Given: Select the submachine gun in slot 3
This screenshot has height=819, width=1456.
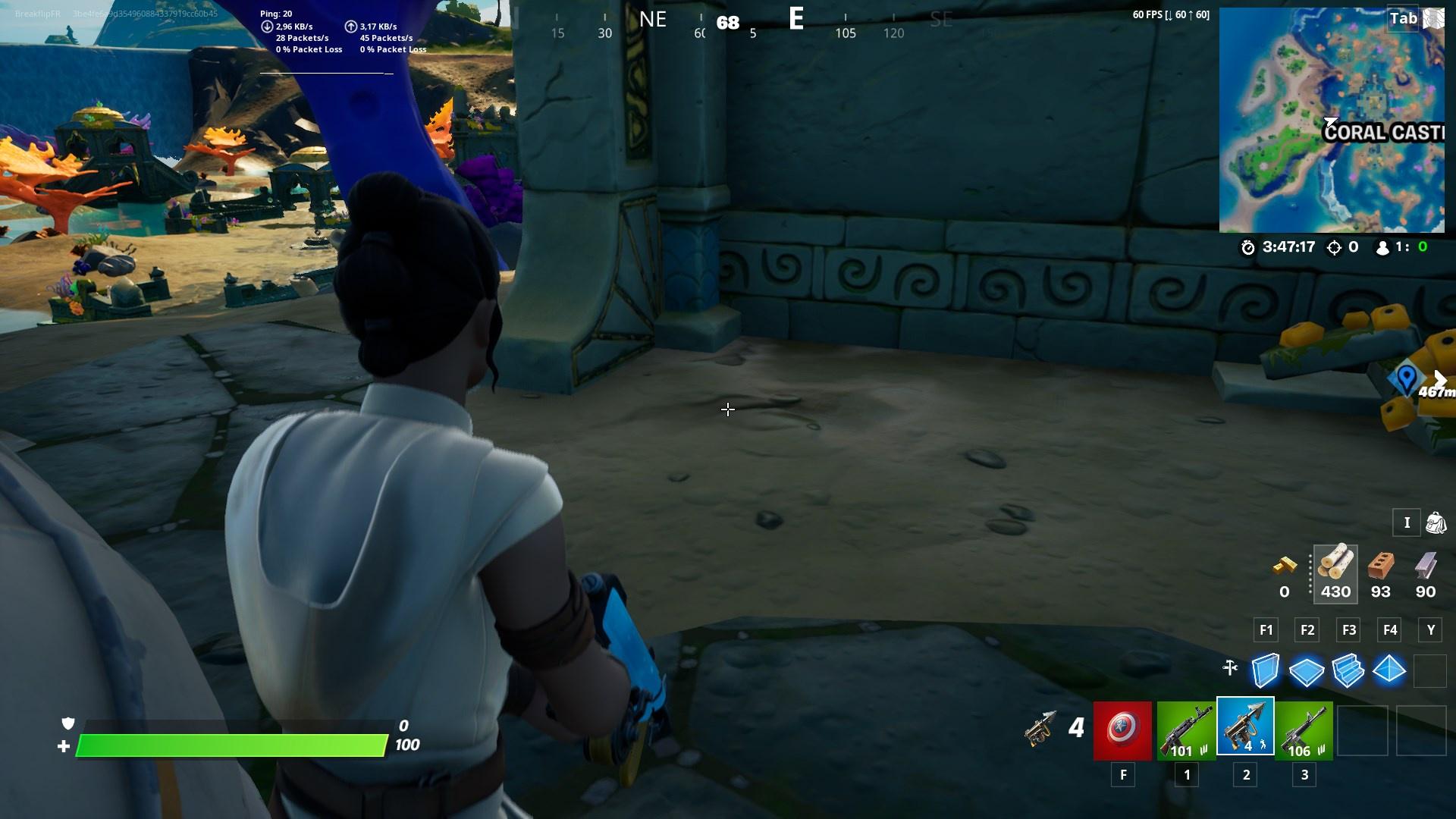Looking at the screenshot, I should click(1306, 730).
